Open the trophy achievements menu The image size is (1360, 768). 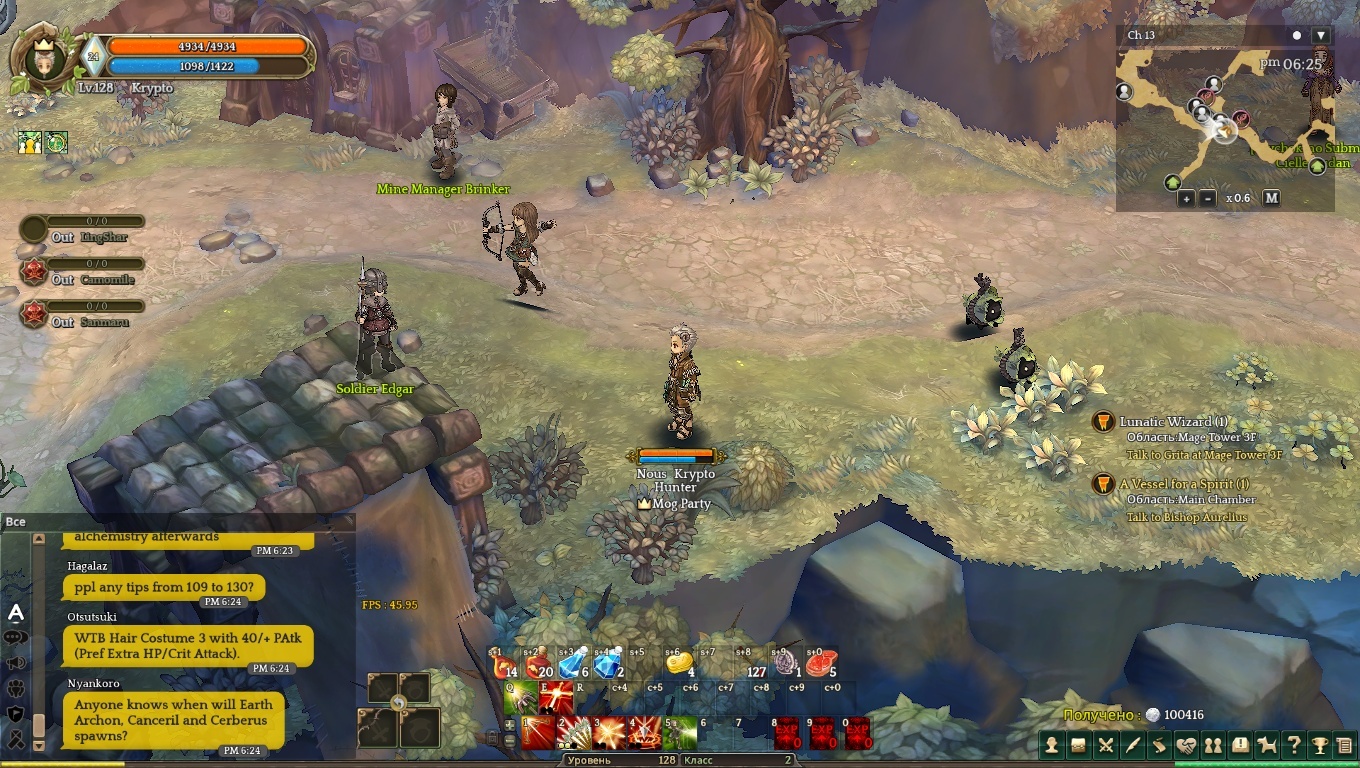click(x=1320, y=745)
